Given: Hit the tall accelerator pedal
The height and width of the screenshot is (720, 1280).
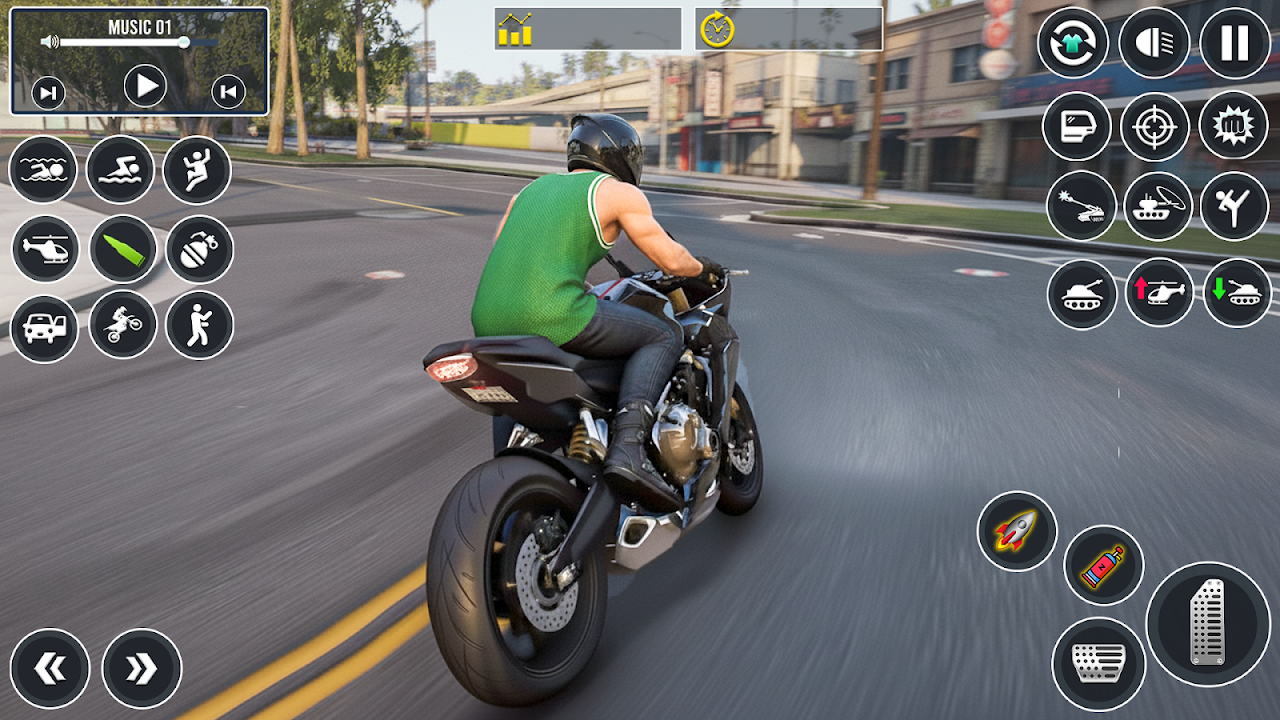Looking at the screenshot, I should tap(1207, 623).
